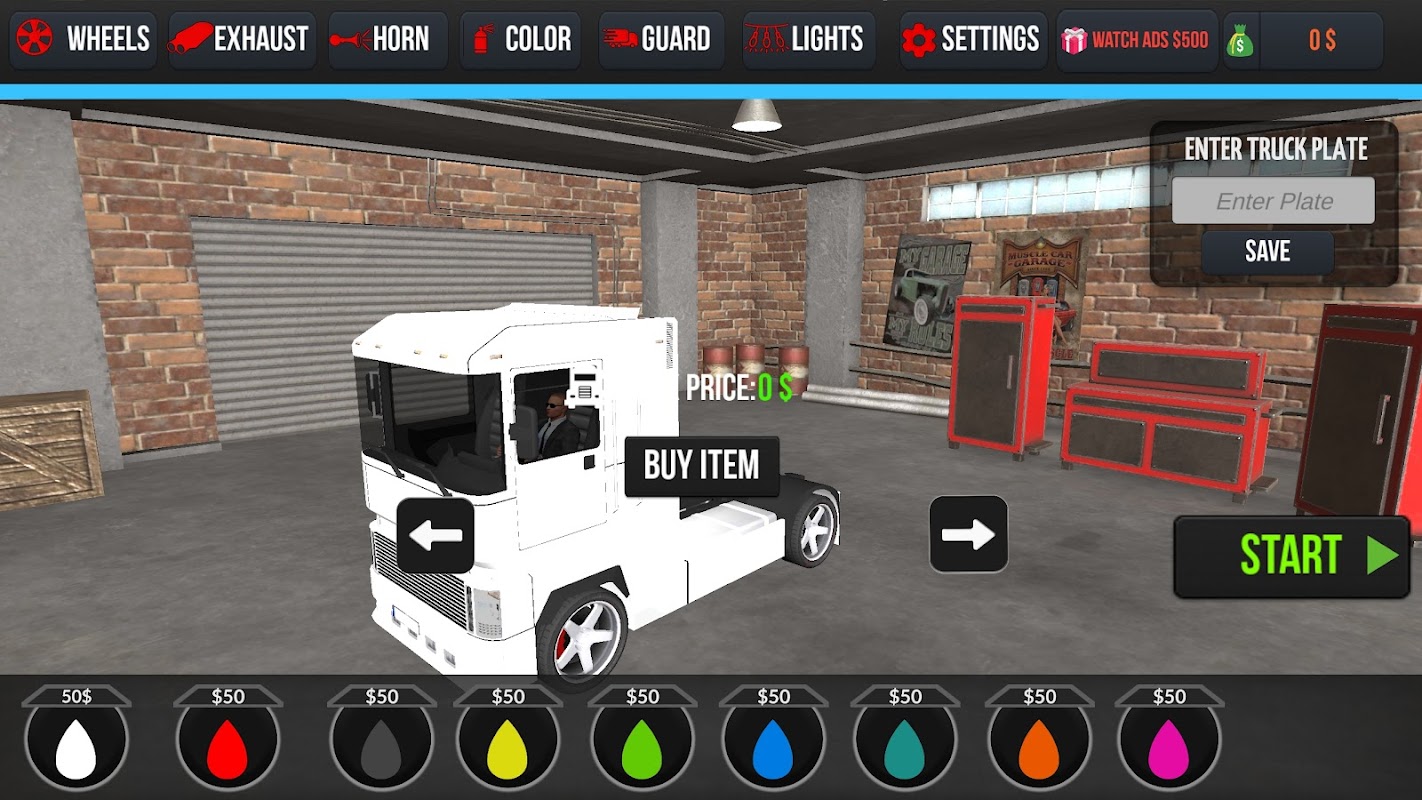Choose the yellow paint drop
1422x800 pixels.
coord(507,747)
